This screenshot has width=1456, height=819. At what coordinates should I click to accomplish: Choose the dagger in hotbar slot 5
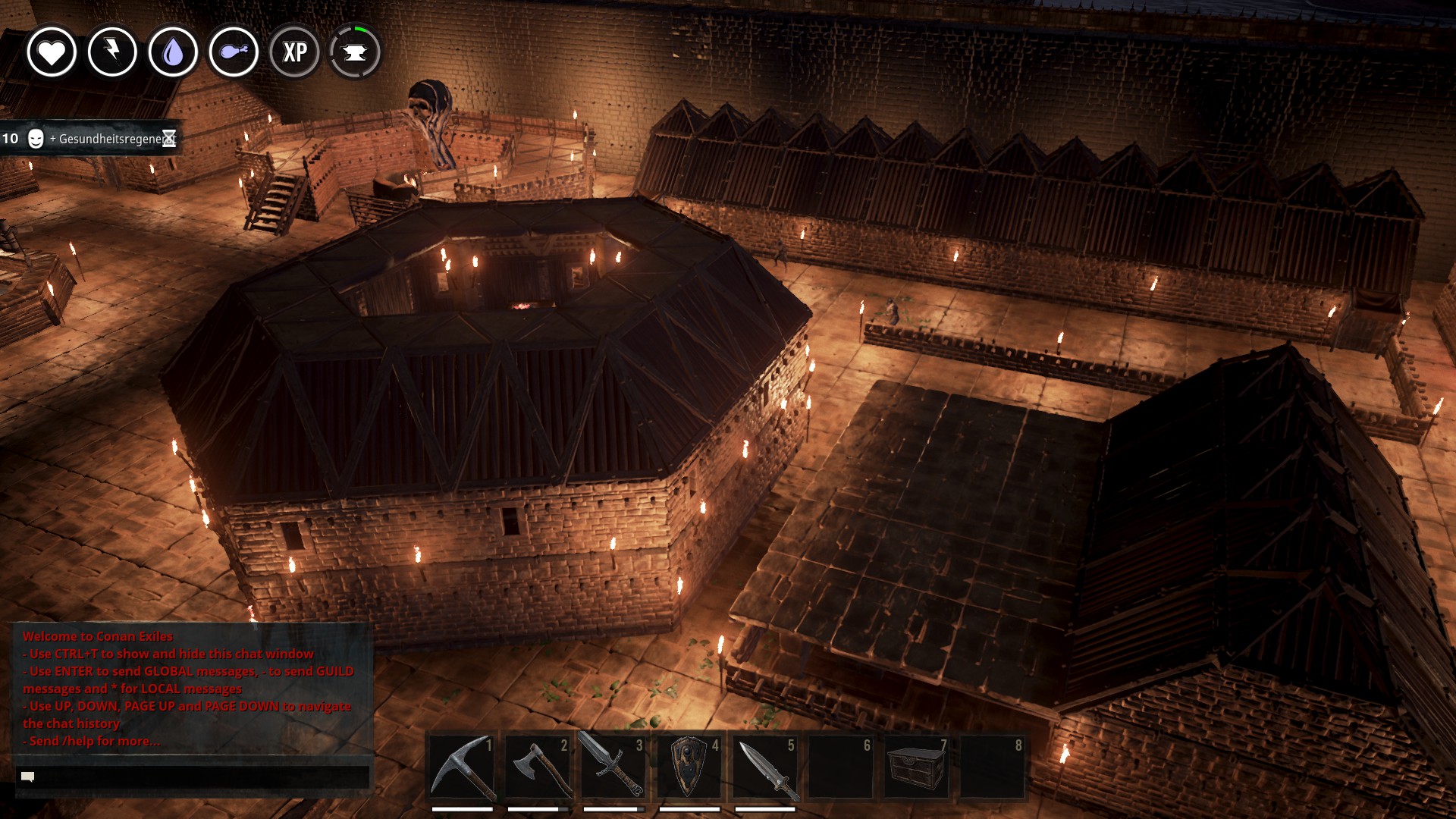pos(765,767)
